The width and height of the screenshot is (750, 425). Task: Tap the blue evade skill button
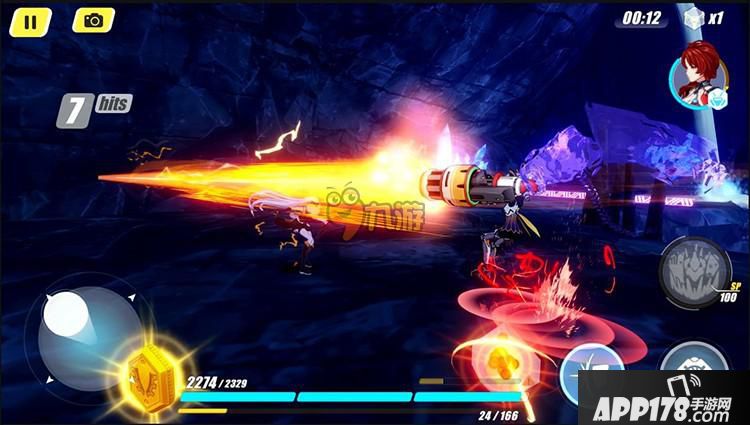tap(590, 360)
